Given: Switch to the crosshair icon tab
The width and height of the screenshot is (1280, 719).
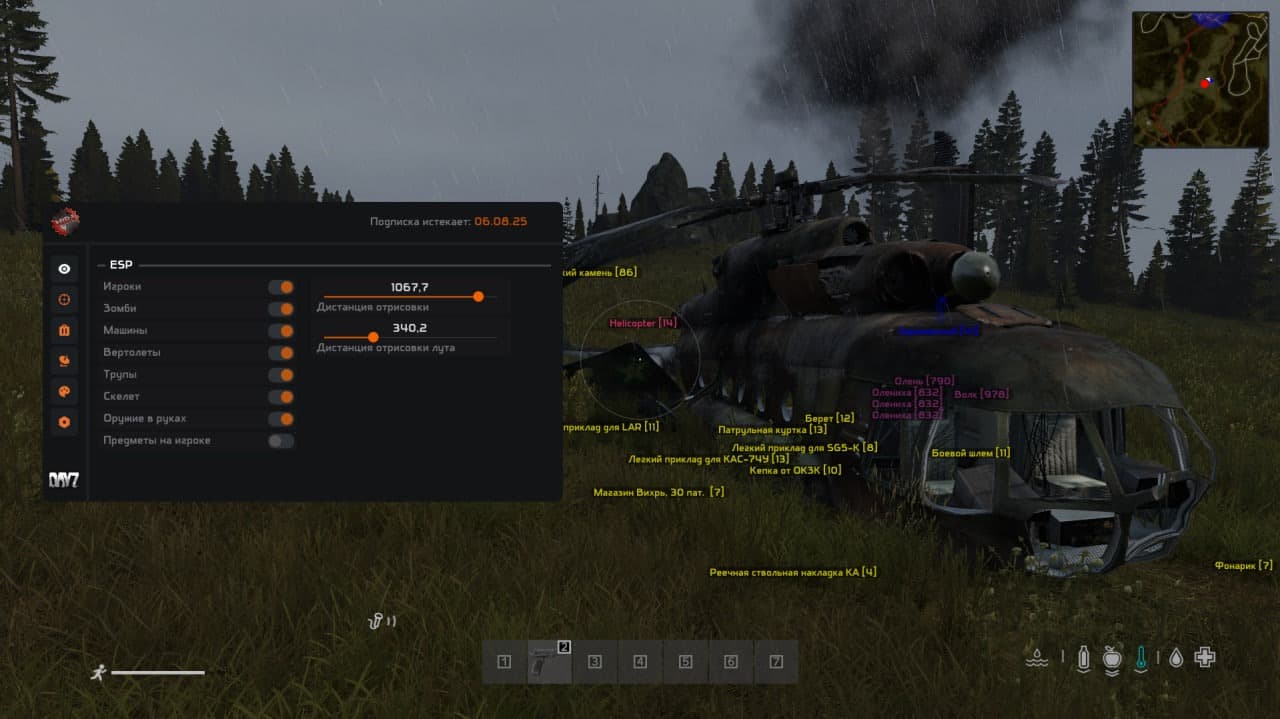Looking at the screenshot, I should point(65,299).
